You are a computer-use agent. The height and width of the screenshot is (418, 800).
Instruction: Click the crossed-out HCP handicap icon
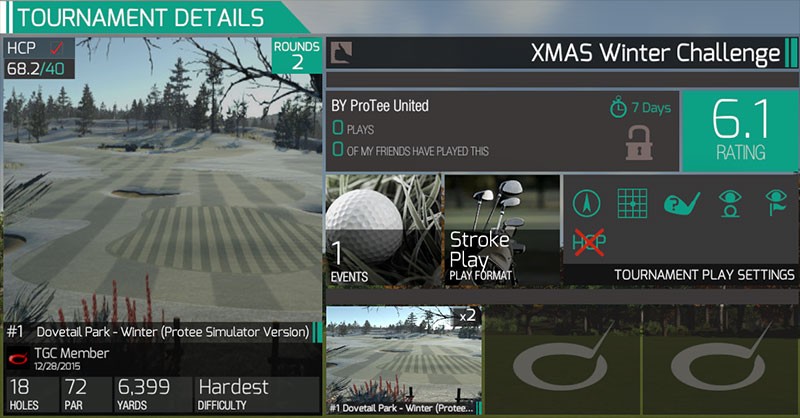click(588, 240)
